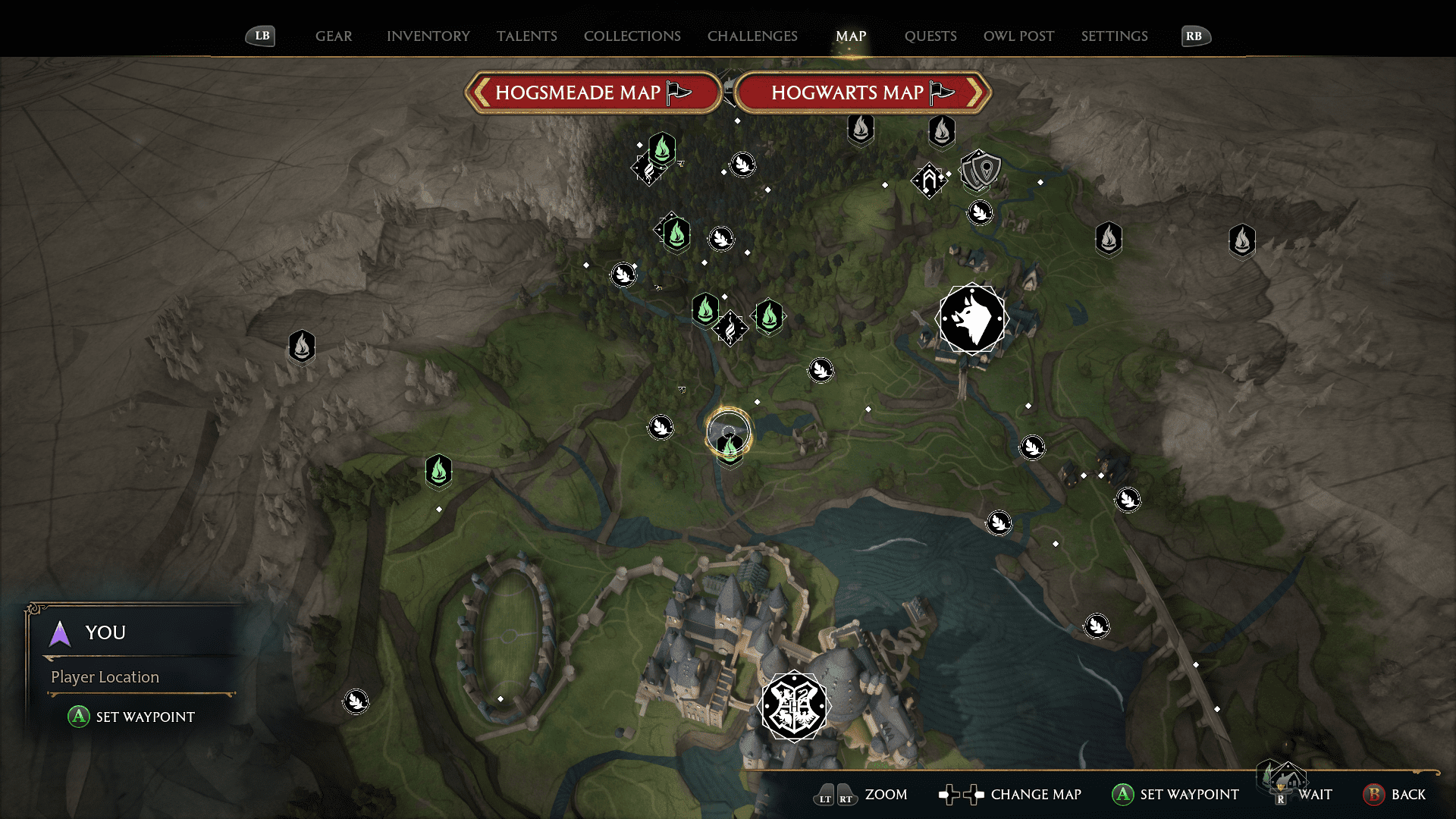Click the large wolf den icon near the hamlet

973,318
